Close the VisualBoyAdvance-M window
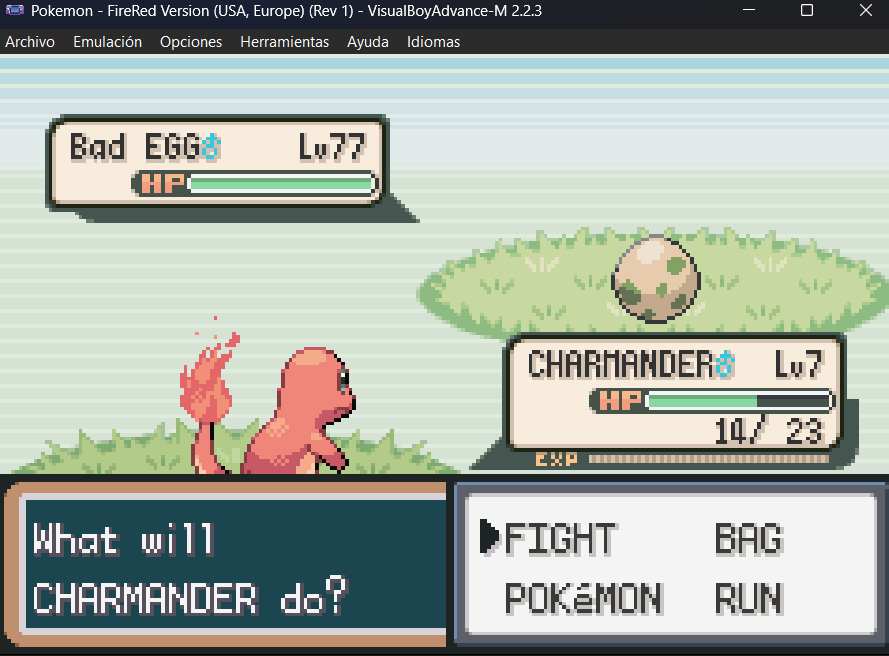Screen dimensions: 889x656 (864, 11)
